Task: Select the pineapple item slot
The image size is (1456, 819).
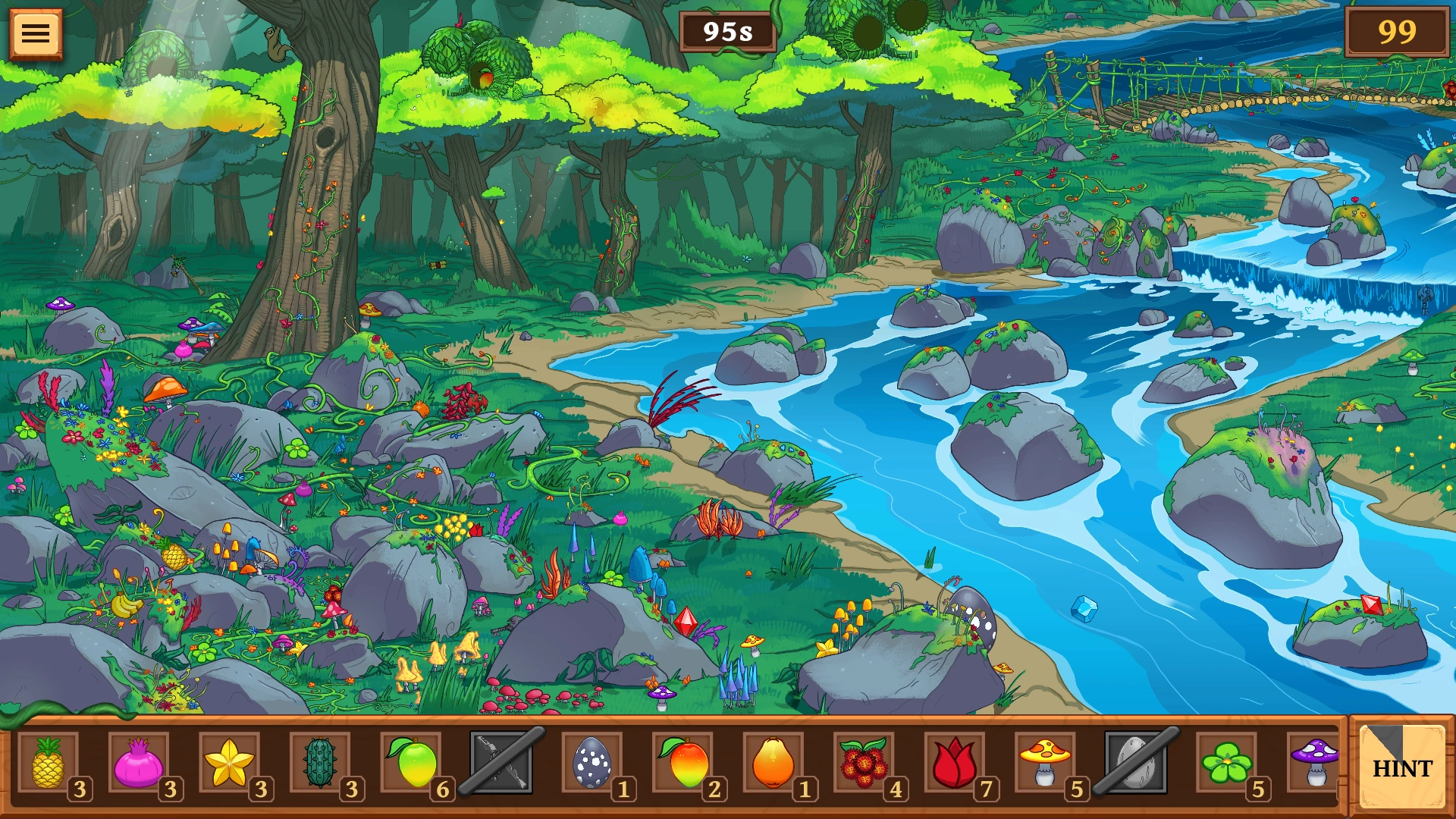Action: (48, 763)
